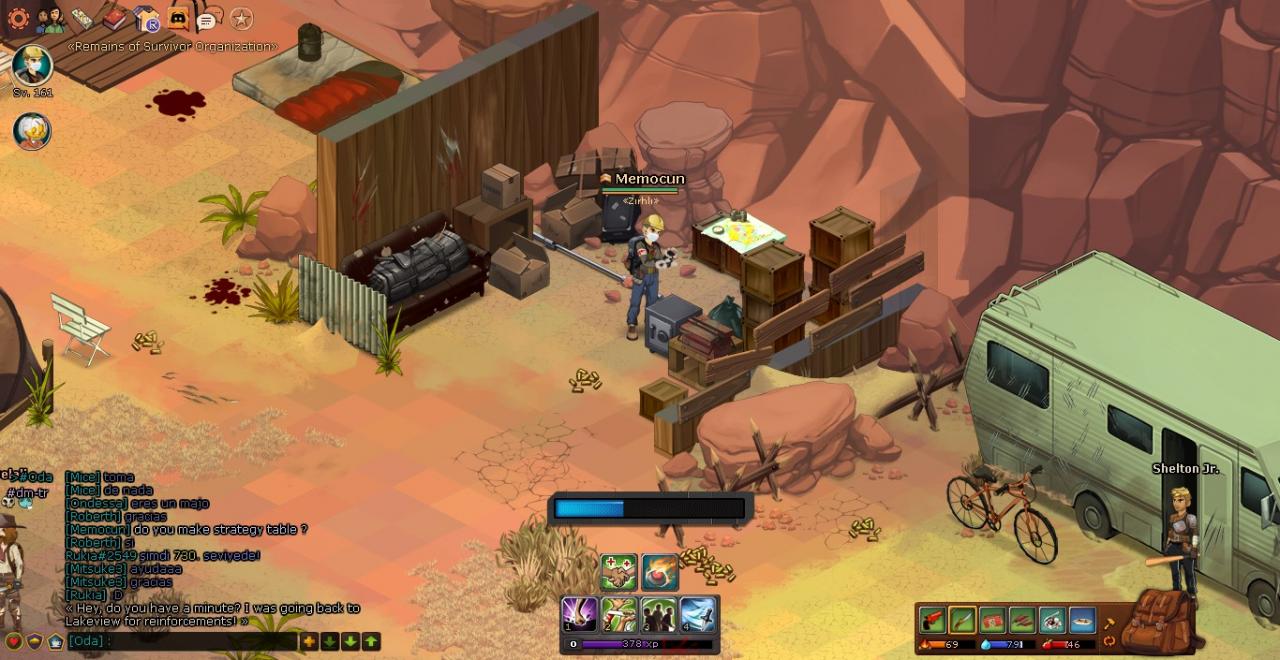Open the hammer crafting button
This screenshot has height=660, width=1280.
click(1109, 623)
